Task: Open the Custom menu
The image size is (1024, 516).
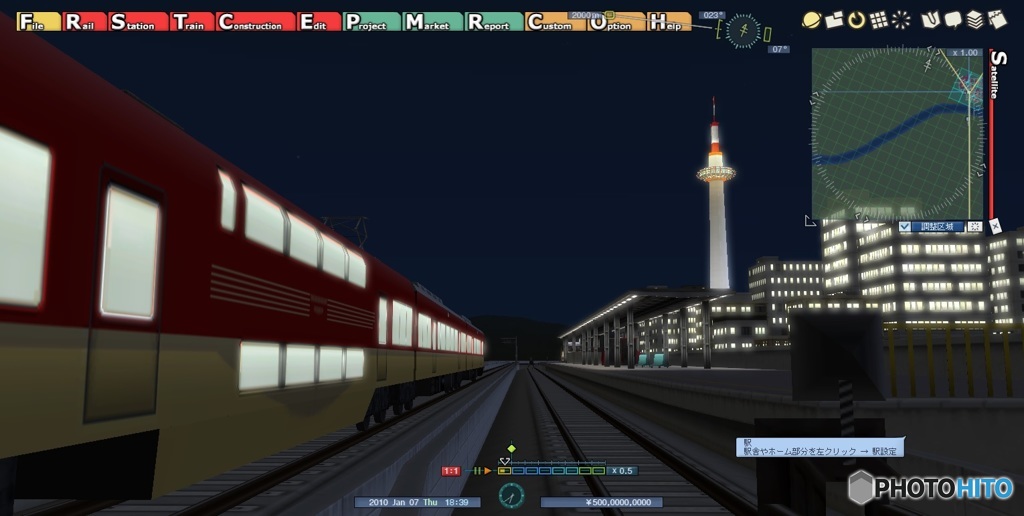Action: (x=554, y=22)
